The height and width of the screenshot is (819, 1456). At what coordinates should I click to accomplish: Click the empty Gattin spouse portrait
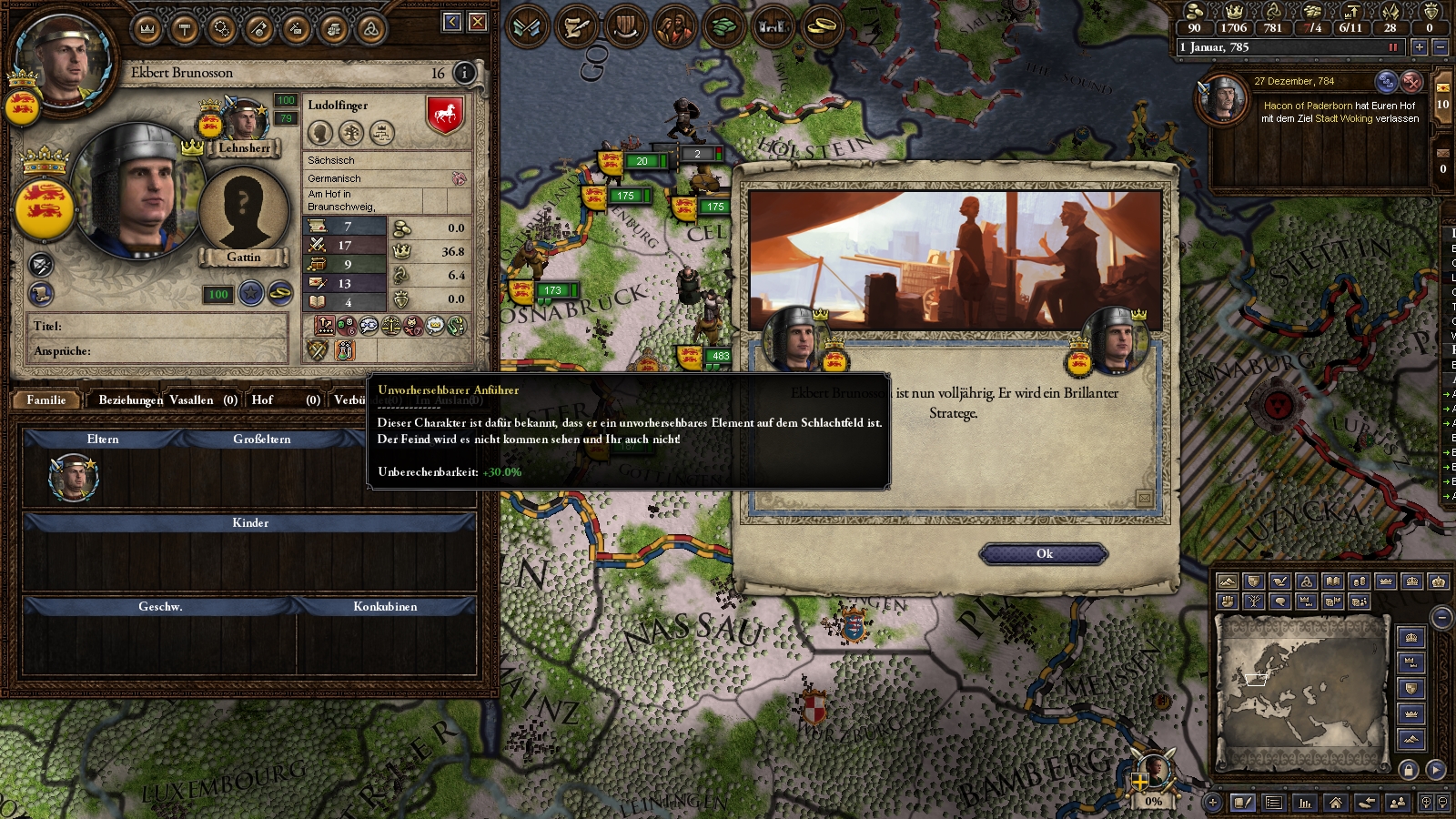[243, 211]
